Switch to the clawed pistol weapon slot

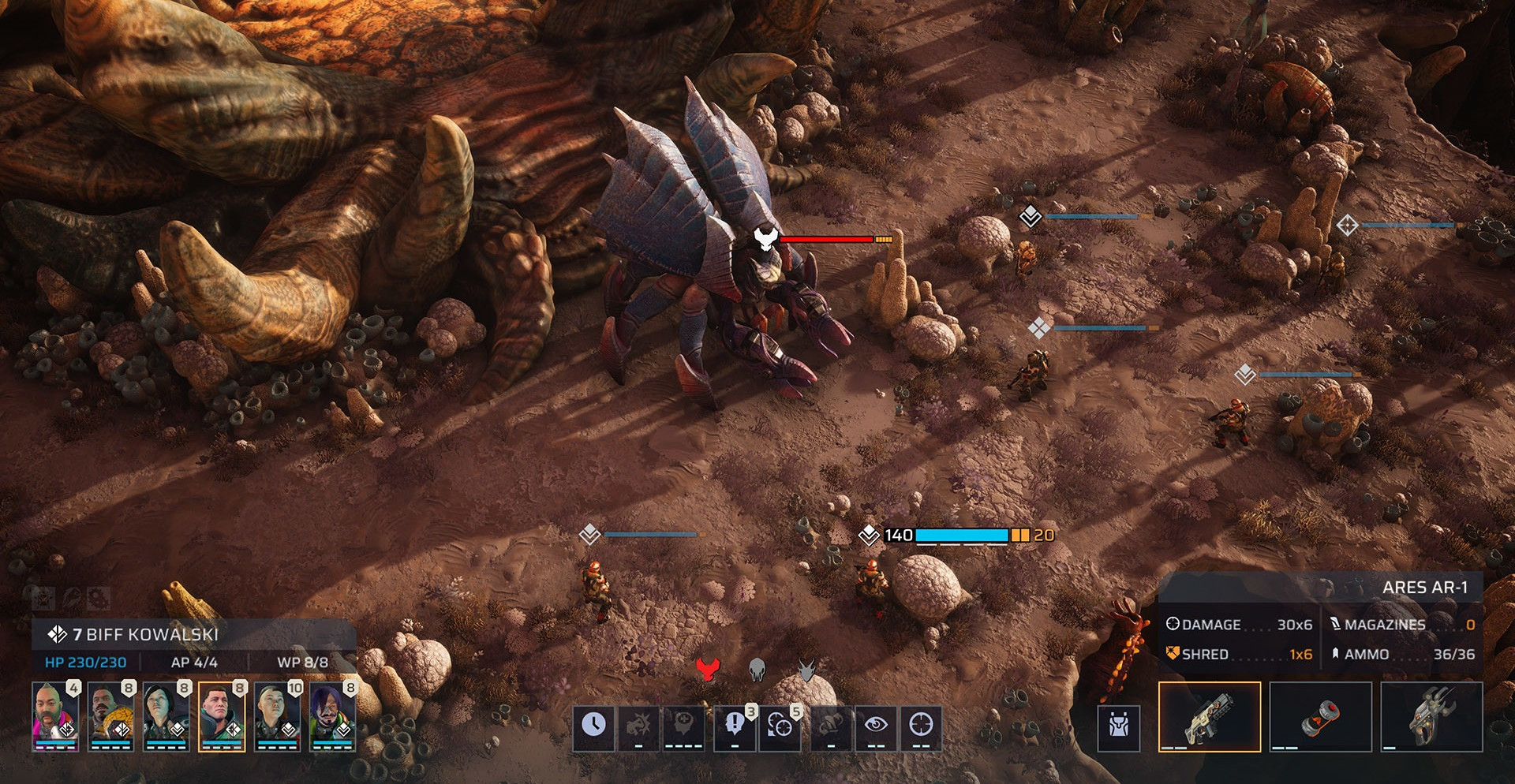pyautogui.click(x=1431, y=716)
